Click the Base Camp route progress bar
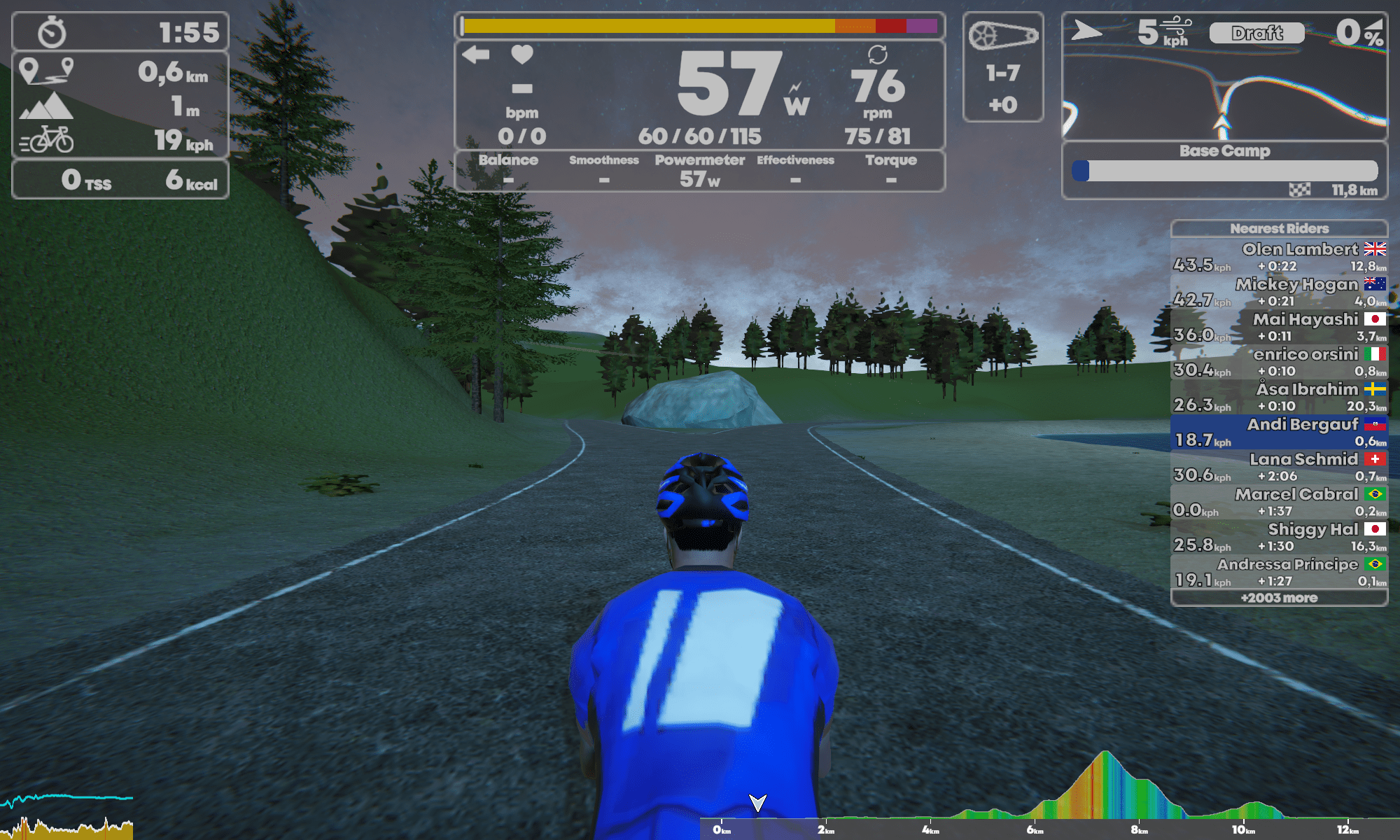This screenshot has height=840, width=1400. coord(1225,171)
